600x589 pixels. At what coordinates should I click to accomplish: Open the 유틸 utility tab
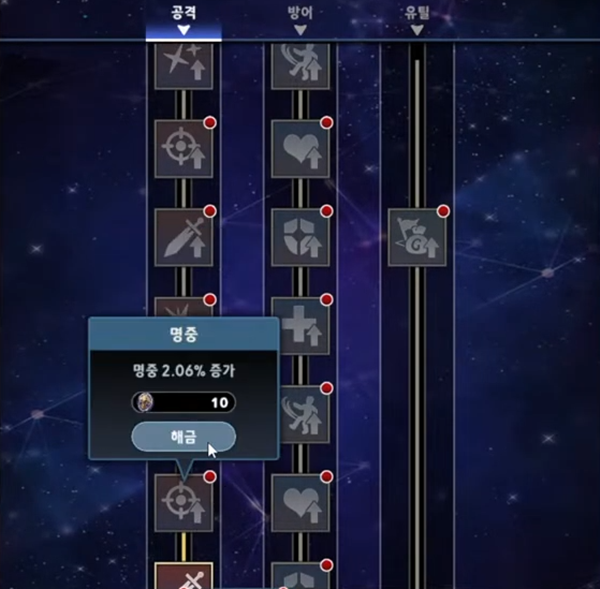click(416, 17)
